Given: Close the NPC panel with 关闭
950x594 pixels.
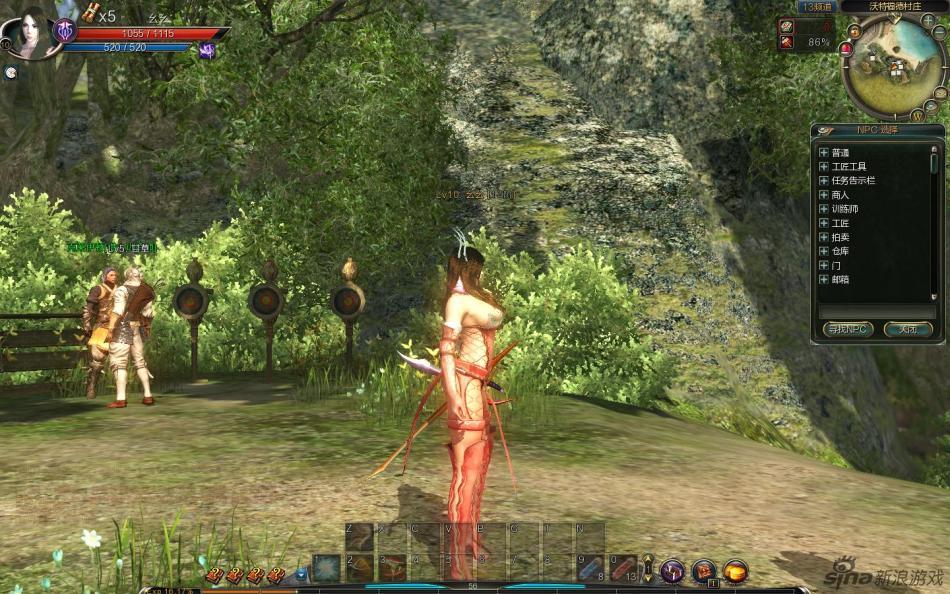Looking at the screenshot, I should [x=908, y=328].
